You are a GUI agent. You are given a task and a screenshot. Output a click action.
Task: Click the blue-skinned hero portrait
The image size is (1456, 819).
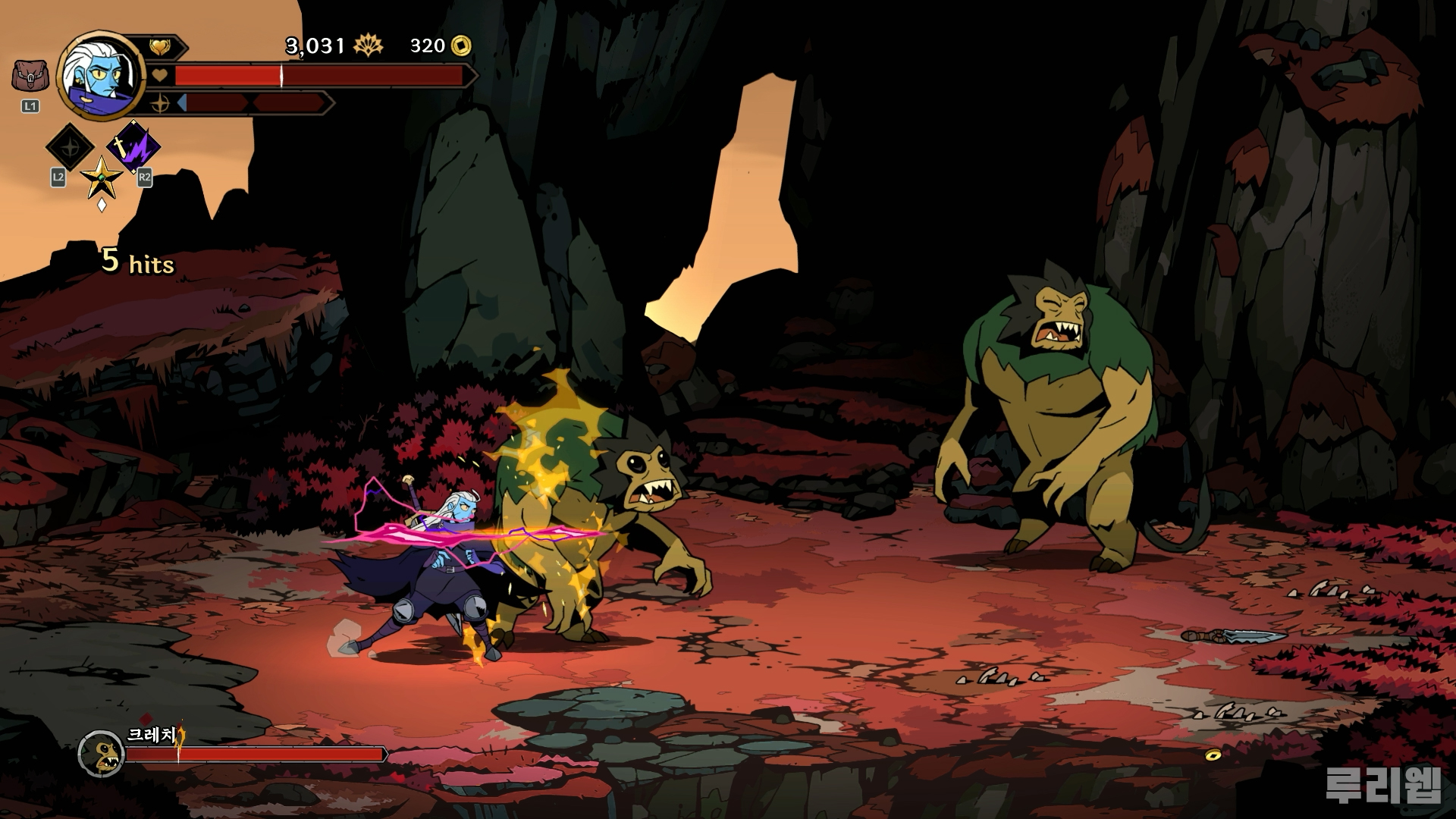(x=102, y=76)
